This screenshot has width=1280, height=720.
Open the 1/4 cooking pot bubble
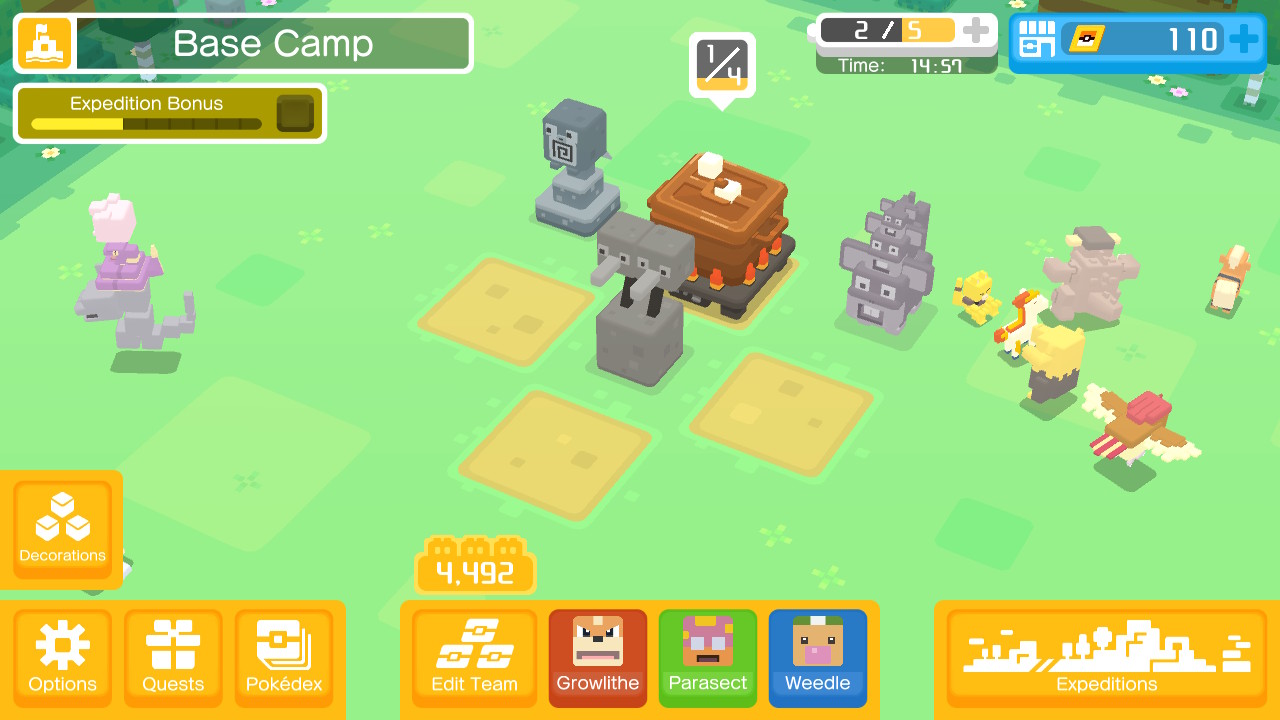click(722, 61)
